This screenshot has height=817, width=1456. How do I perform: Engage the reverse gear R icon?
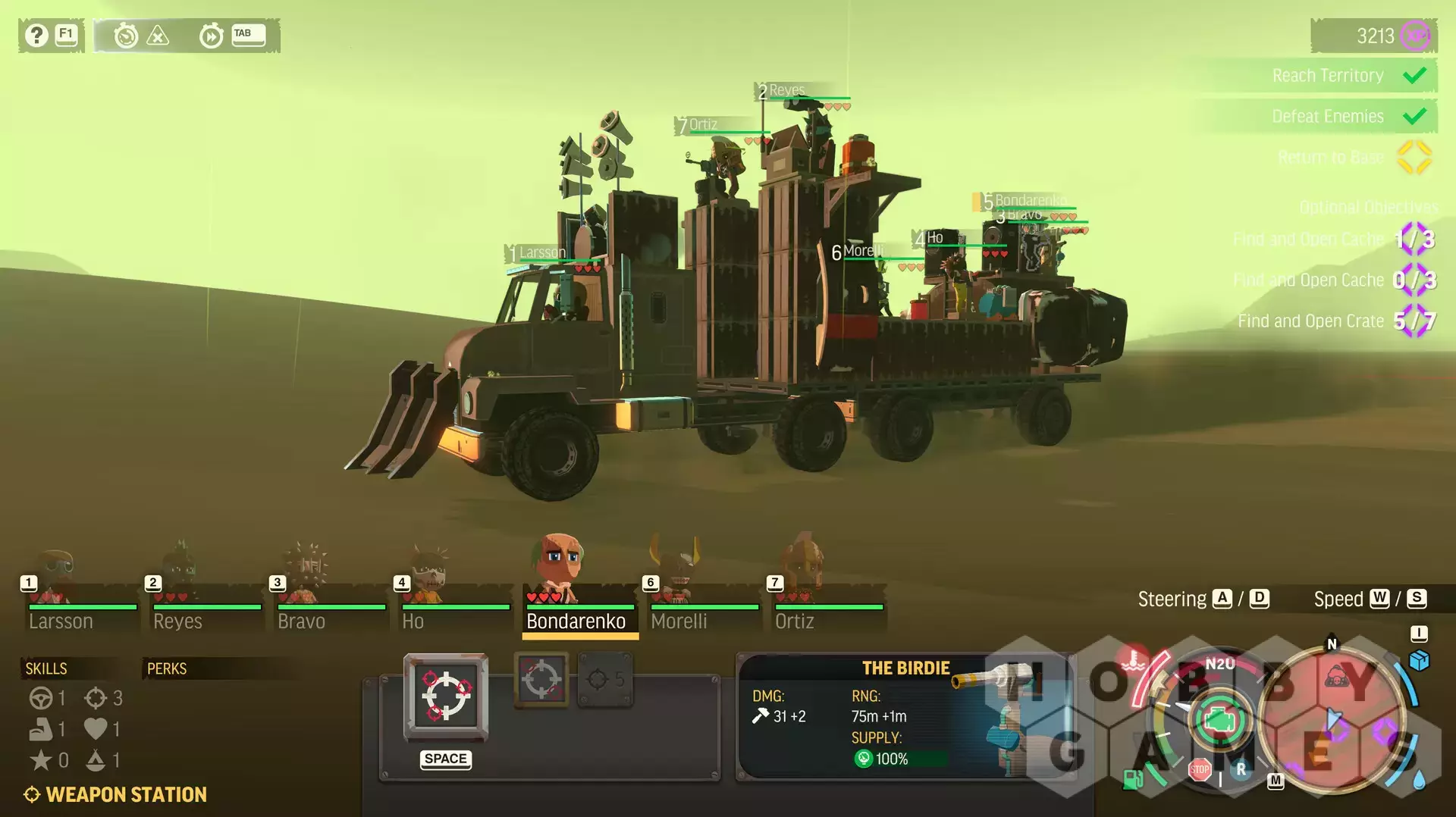coord(1241,768)
